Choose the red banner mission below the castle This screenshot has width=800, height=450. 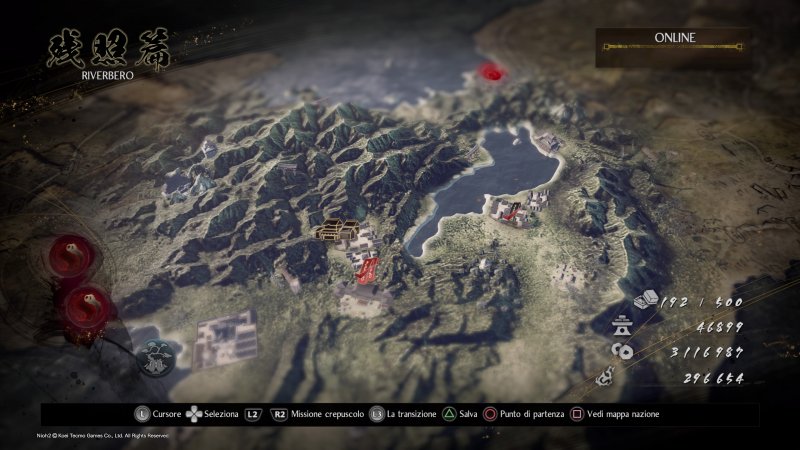pos(366,268)
